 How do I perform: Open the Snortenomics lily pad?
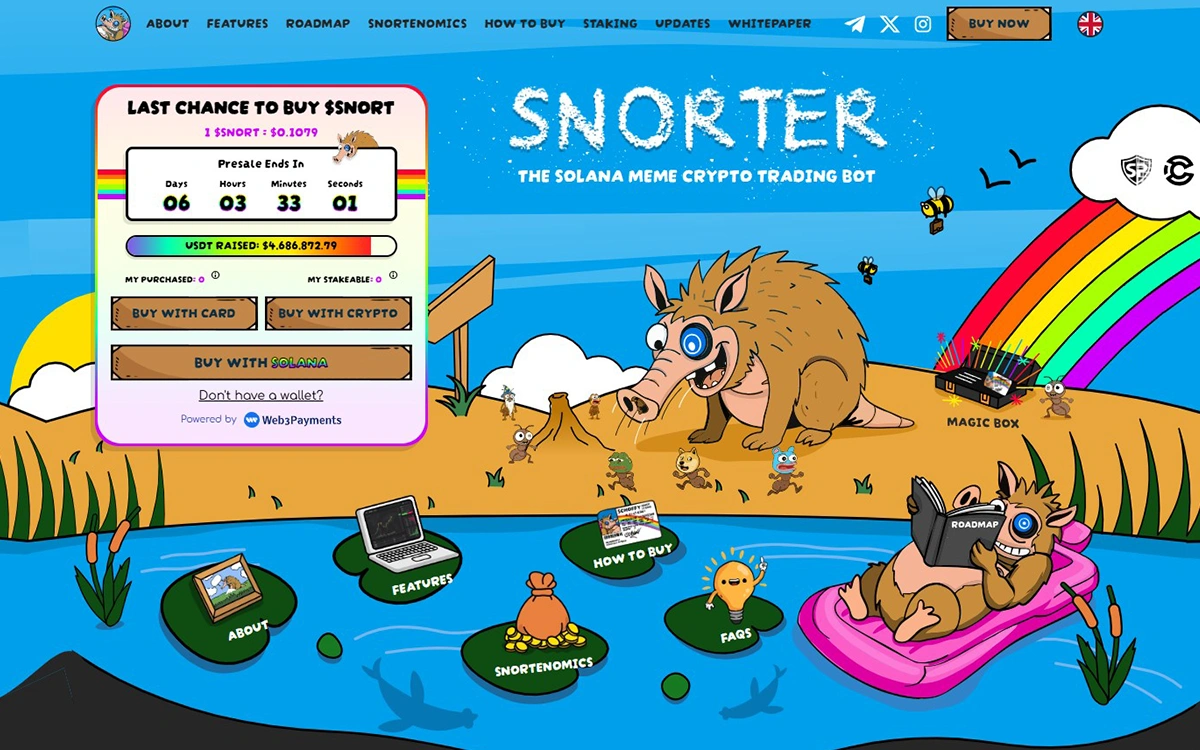(542, 640)
